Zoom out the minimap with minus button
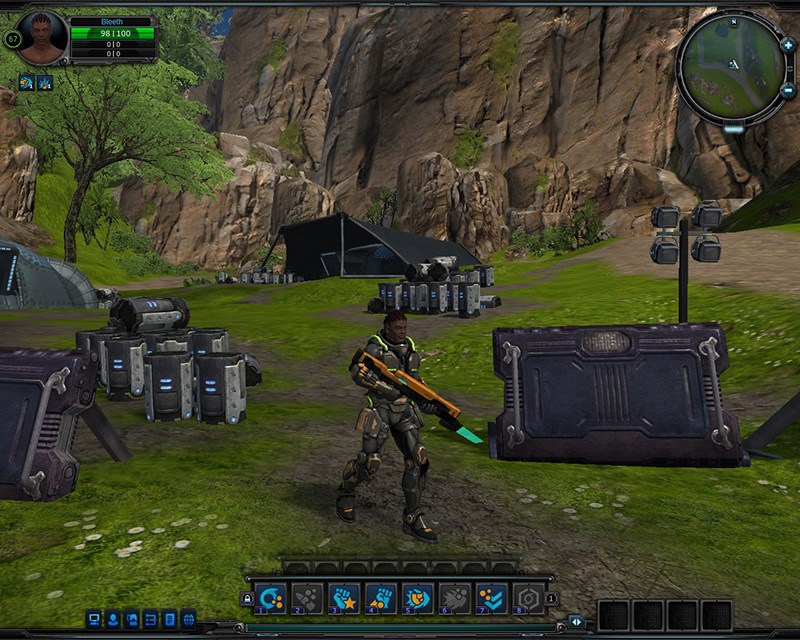This screenshot has height=640, width=800. [x=787, y=91]
